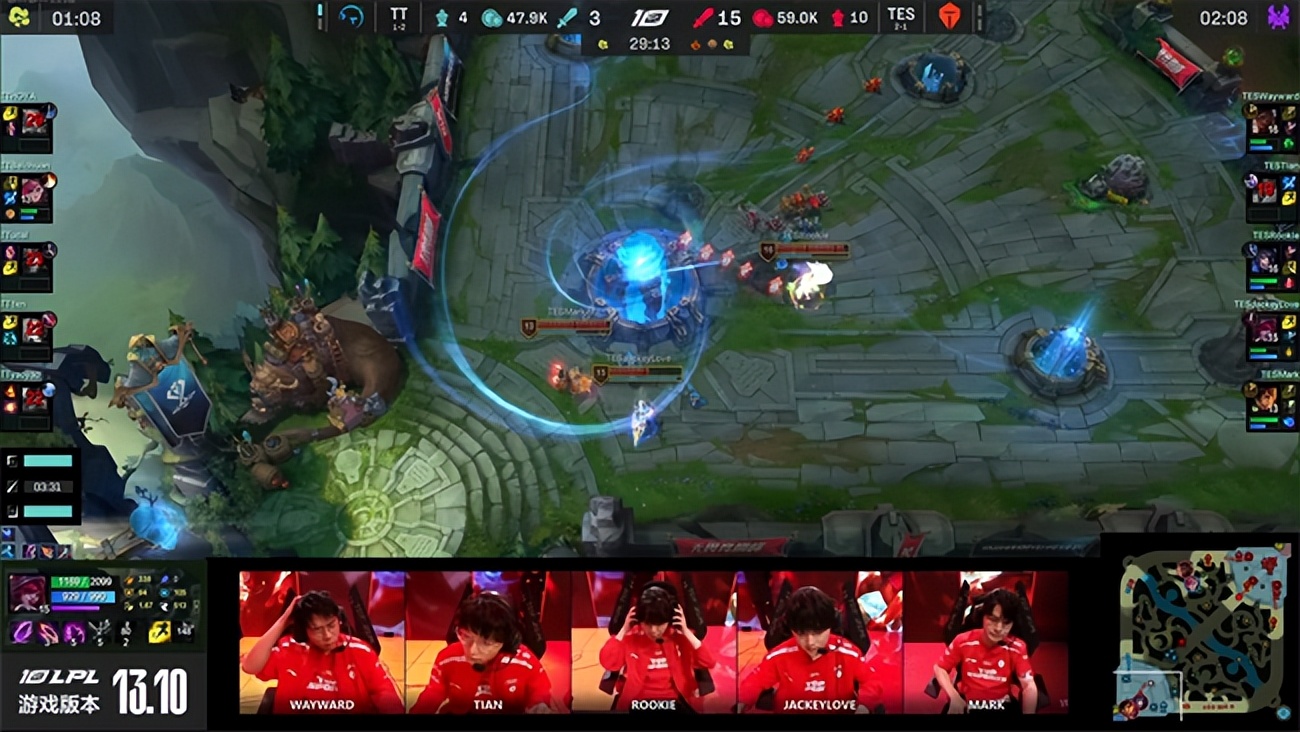Open the minimap in the corner
Screen dimensions: 1300x732
(1202, 632)
